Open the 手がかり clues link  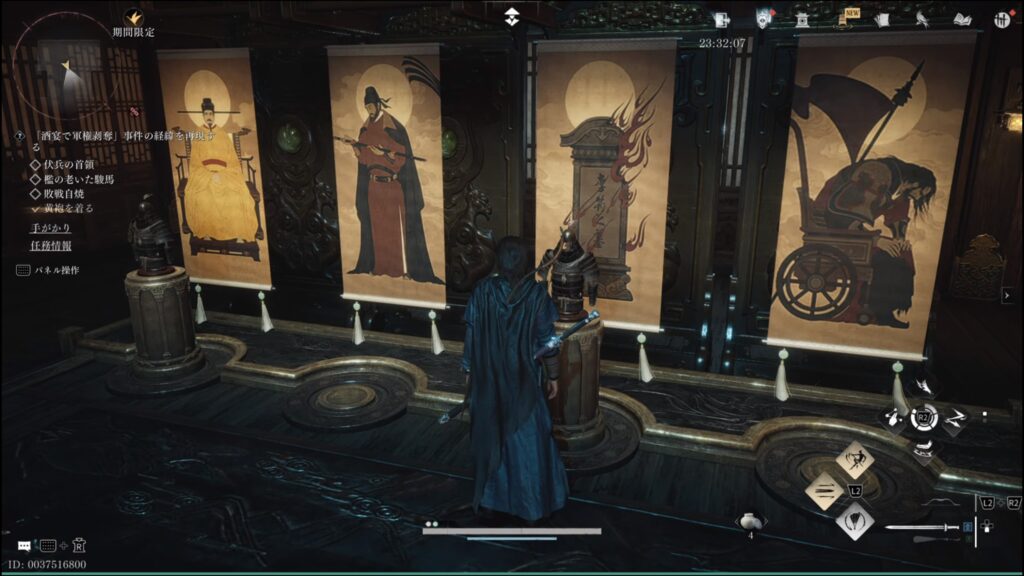click(x=49, y=228)
